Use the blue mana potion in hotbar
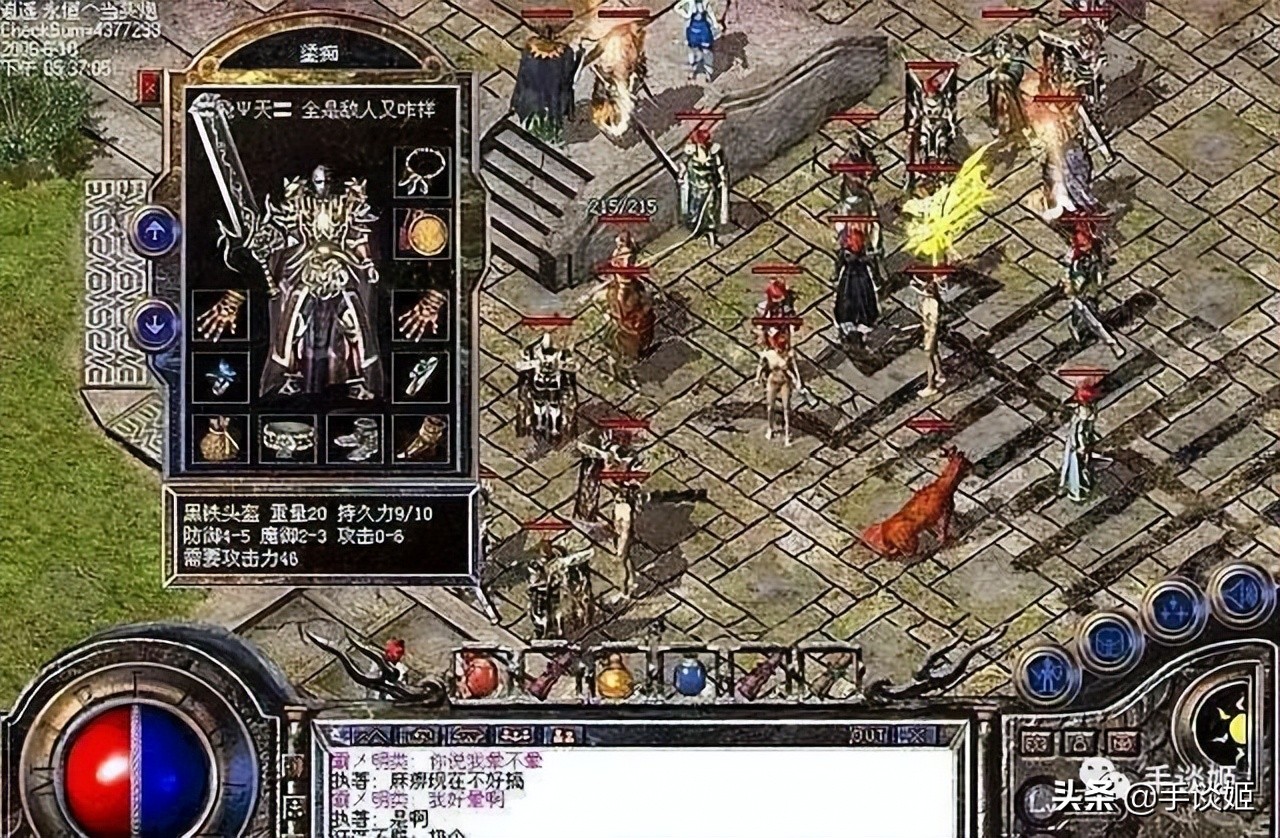The height and width of the screenshot is (838, 1280). click(x=688, y=676)
